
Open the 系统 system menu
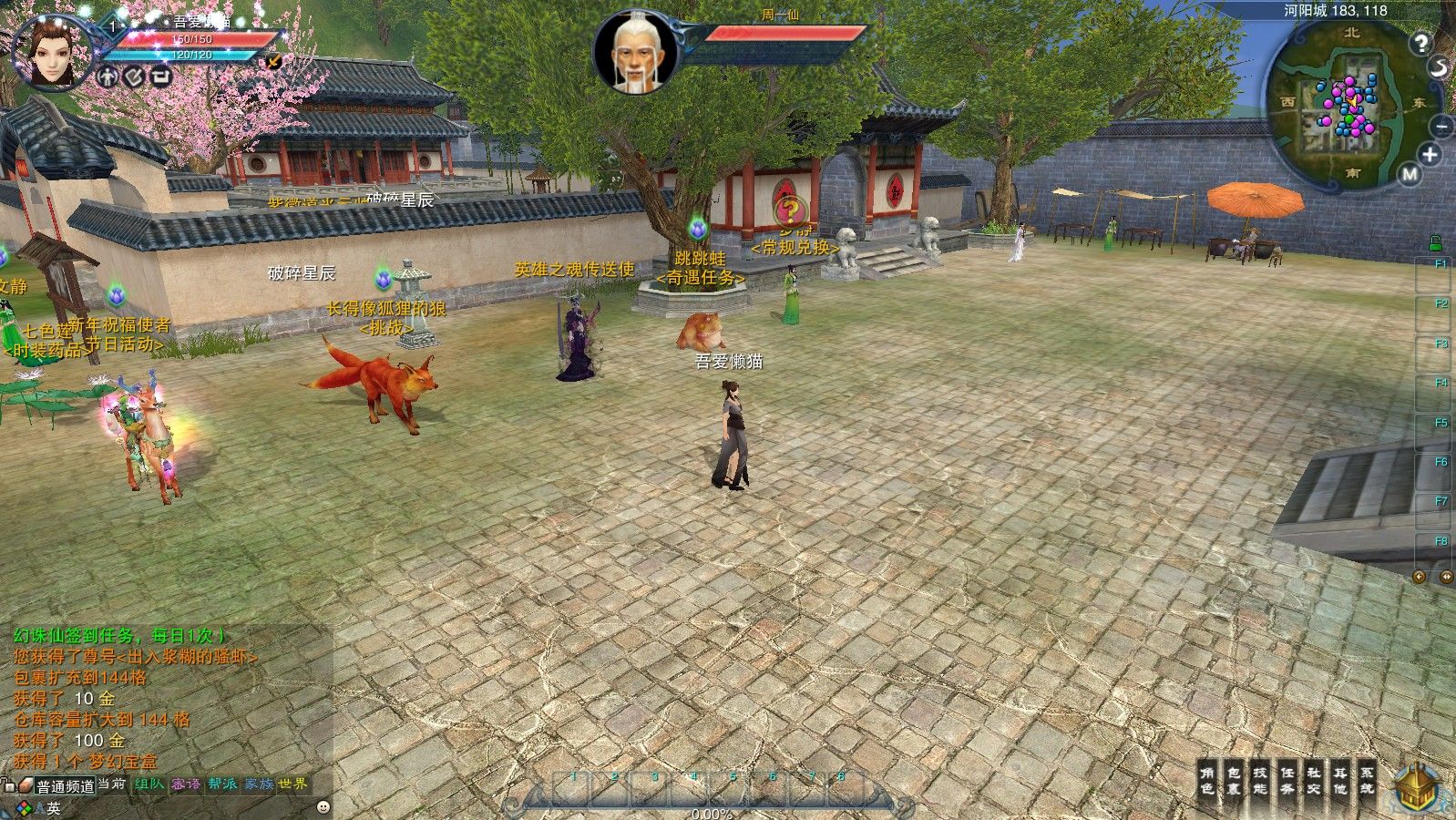(1367, 781)
